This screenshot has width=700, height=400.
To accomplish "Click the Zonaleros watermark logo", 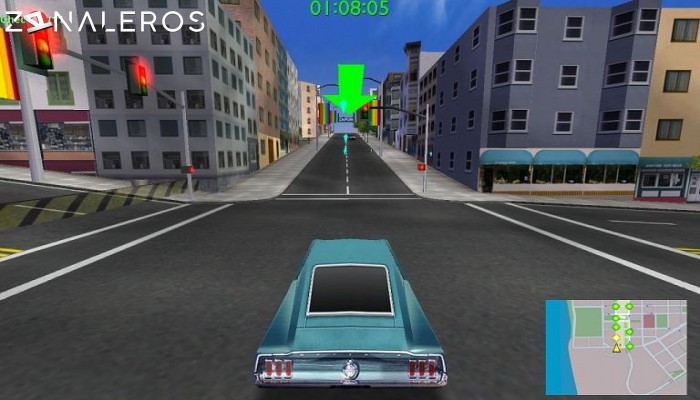I will [x=103, y=21].
